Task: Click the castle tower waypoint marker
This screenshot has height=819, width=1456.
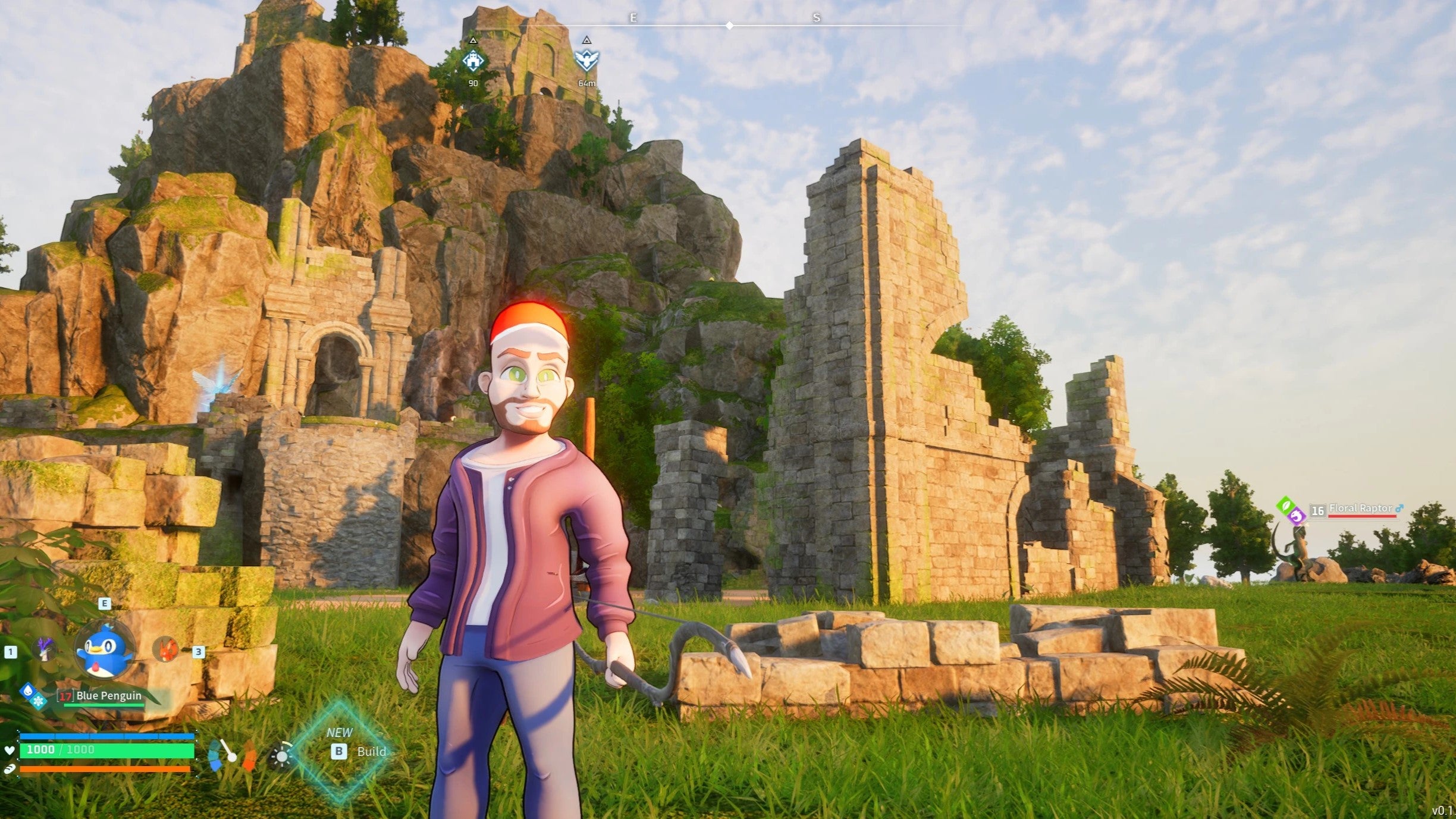Action: pyautogui.click(x=473, y=61)
